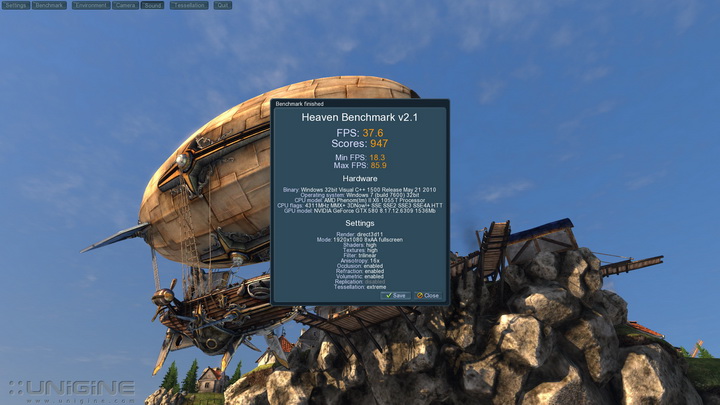Save the benchmark results
The height and width of the screenshot is (405, 720).
point(396,295)
